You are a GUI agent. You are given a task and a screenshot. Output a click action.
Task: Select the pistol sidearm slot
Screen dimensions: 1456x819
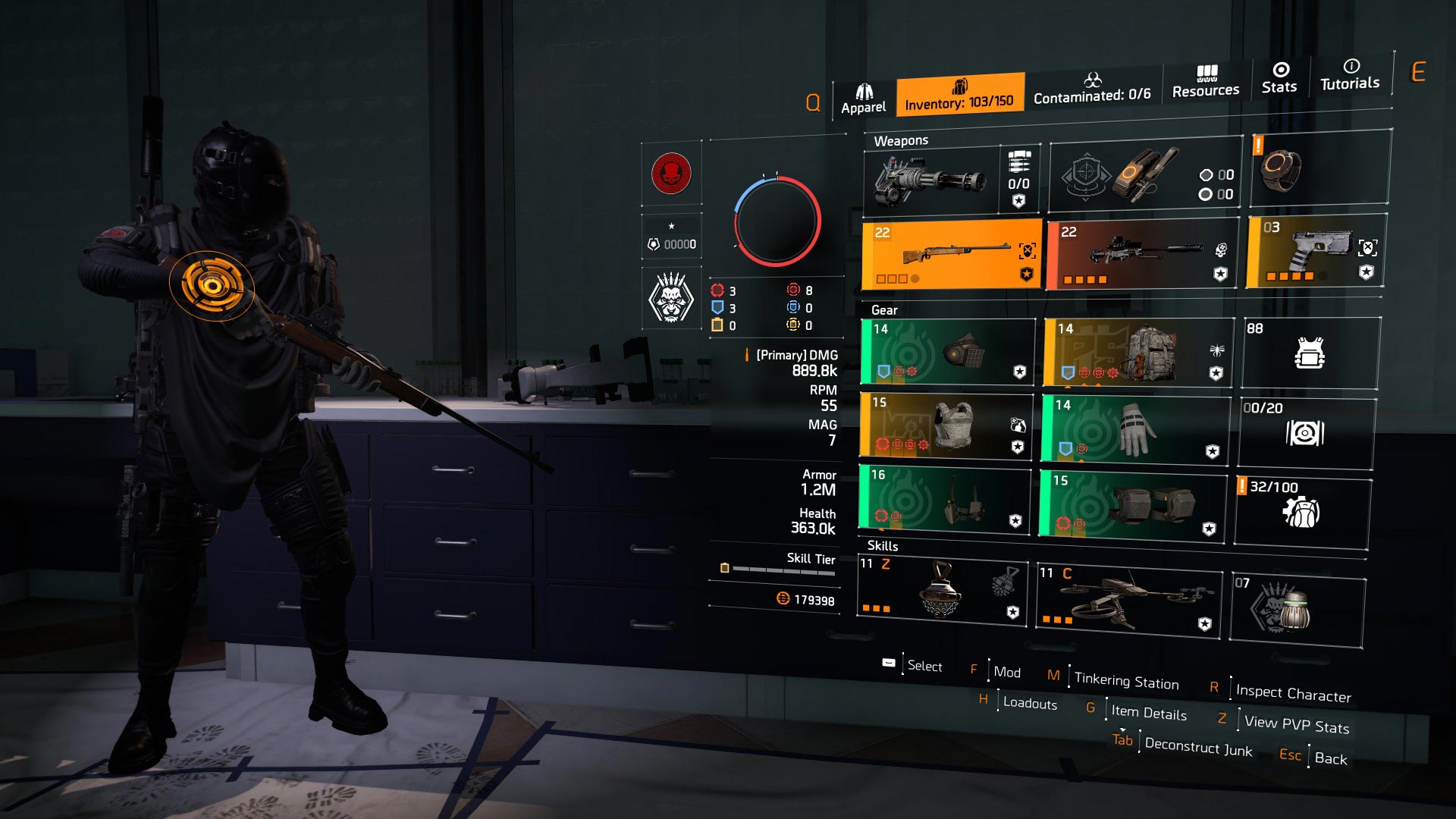(1316, 251)
